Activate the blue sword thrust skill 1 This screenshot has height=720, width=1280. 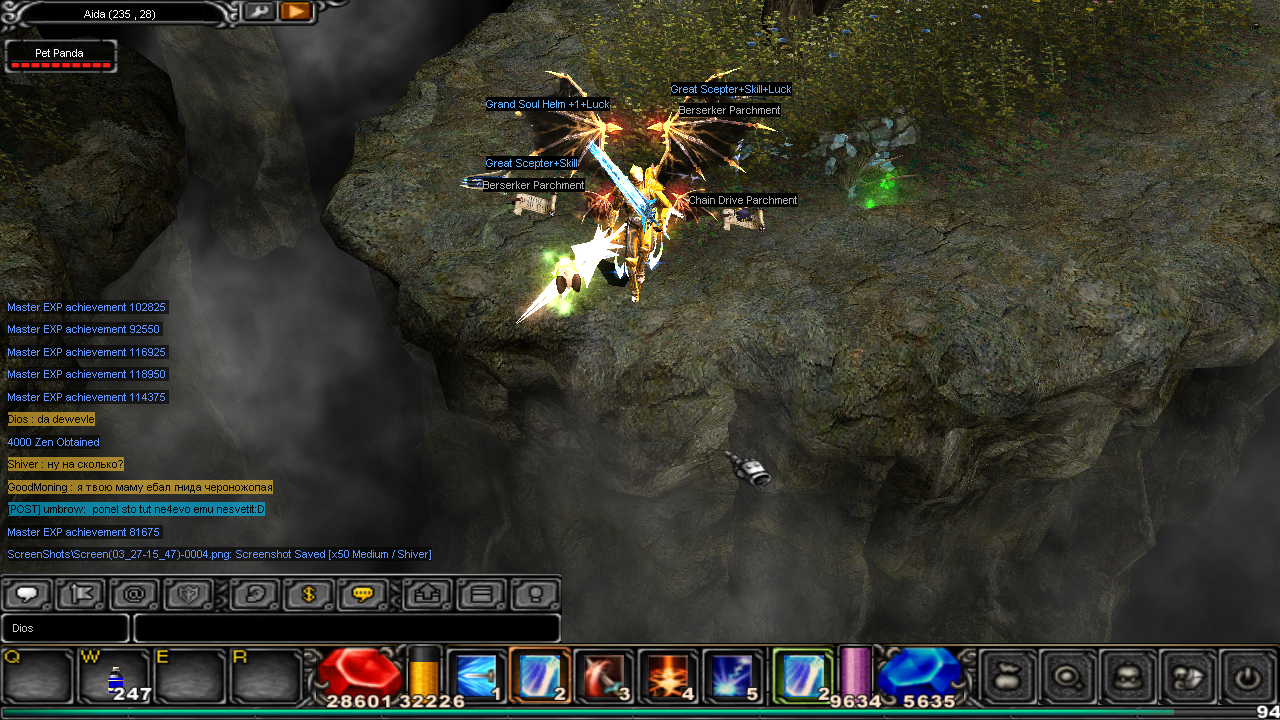point(476,676)
